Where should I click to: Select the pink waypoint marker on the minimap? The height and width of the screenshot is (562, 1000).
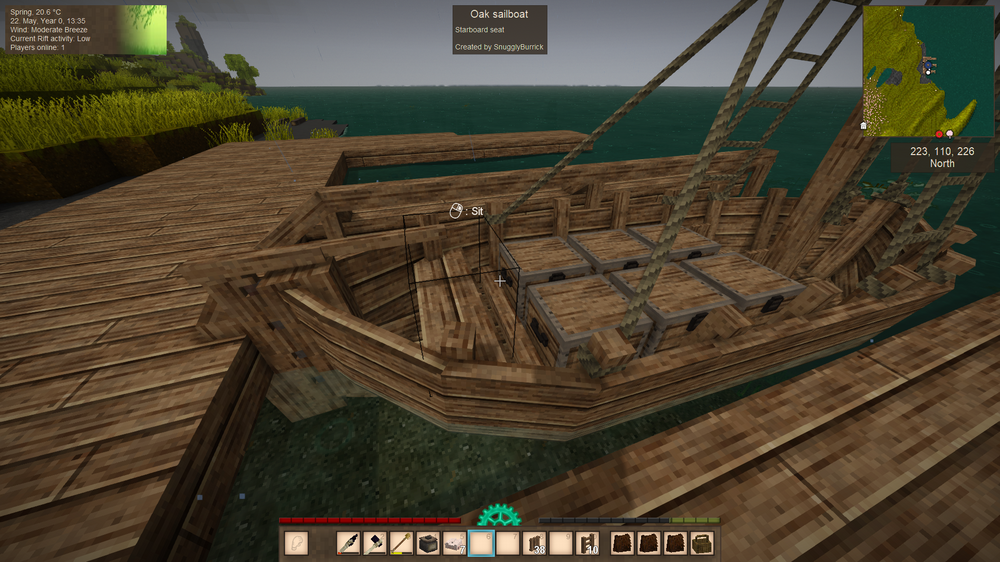click(949, 133)
